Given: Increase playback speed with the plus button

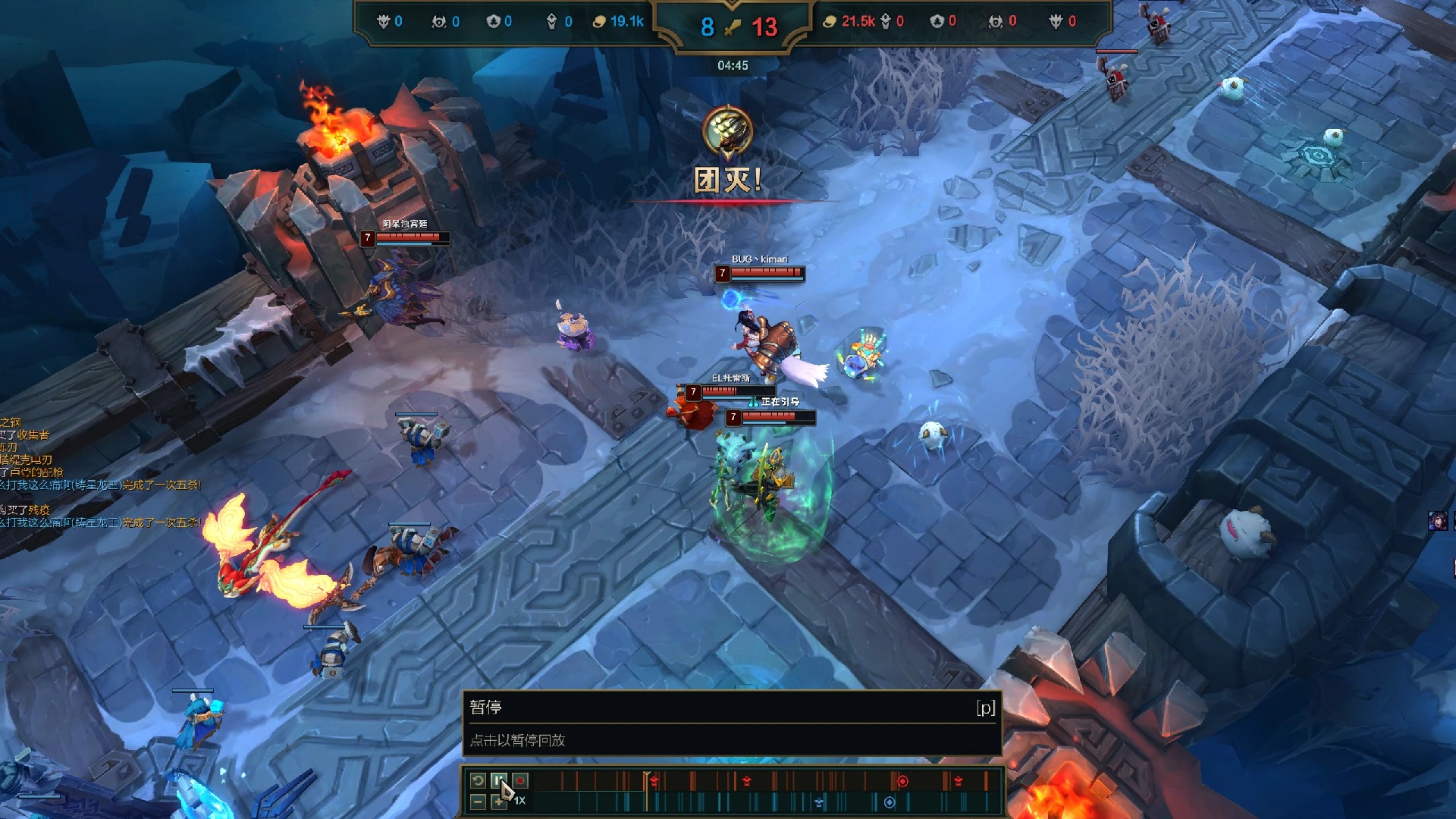Looking at the screenshot, I should point(497,802).
